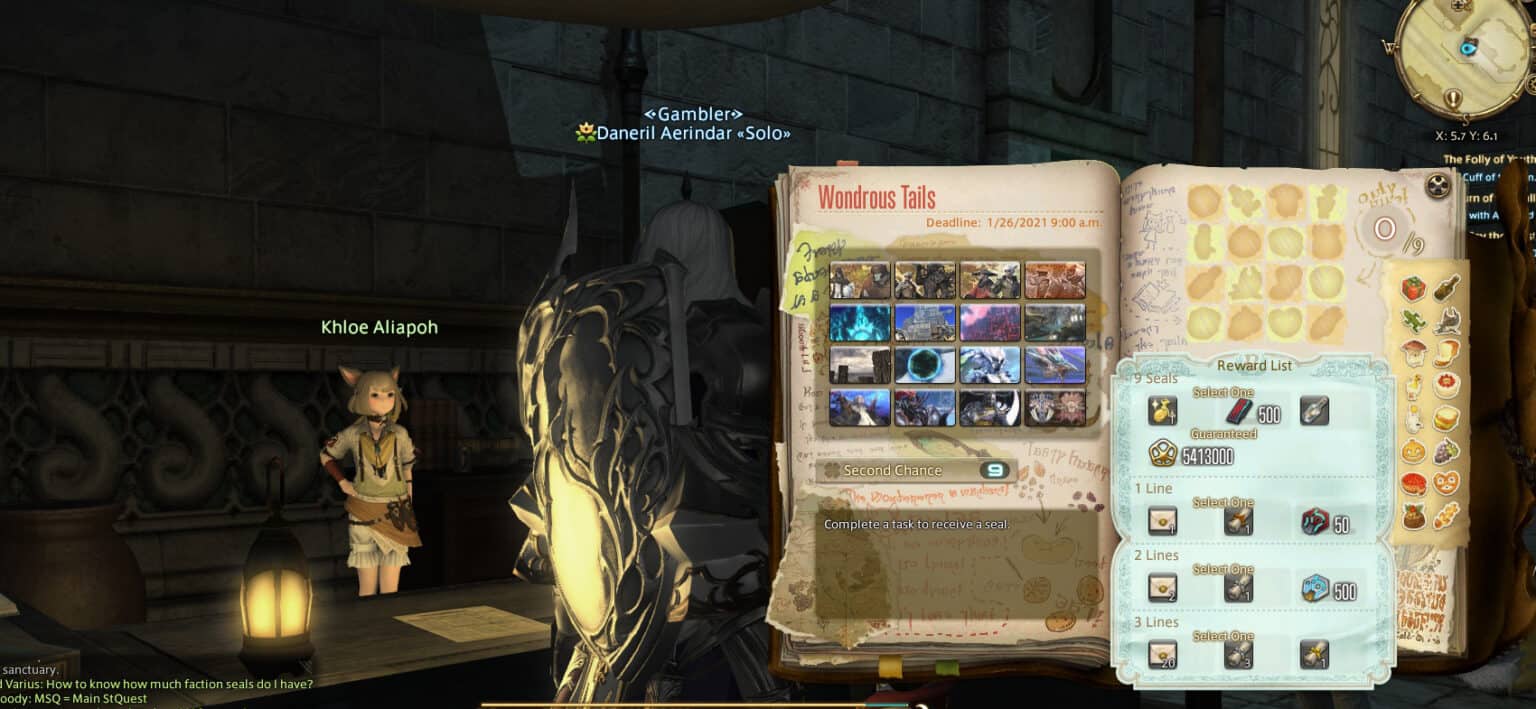Close the Wondrous Tails journal
The height and width of the screenshot is (709, 1536).
(x=1438, y=185)
